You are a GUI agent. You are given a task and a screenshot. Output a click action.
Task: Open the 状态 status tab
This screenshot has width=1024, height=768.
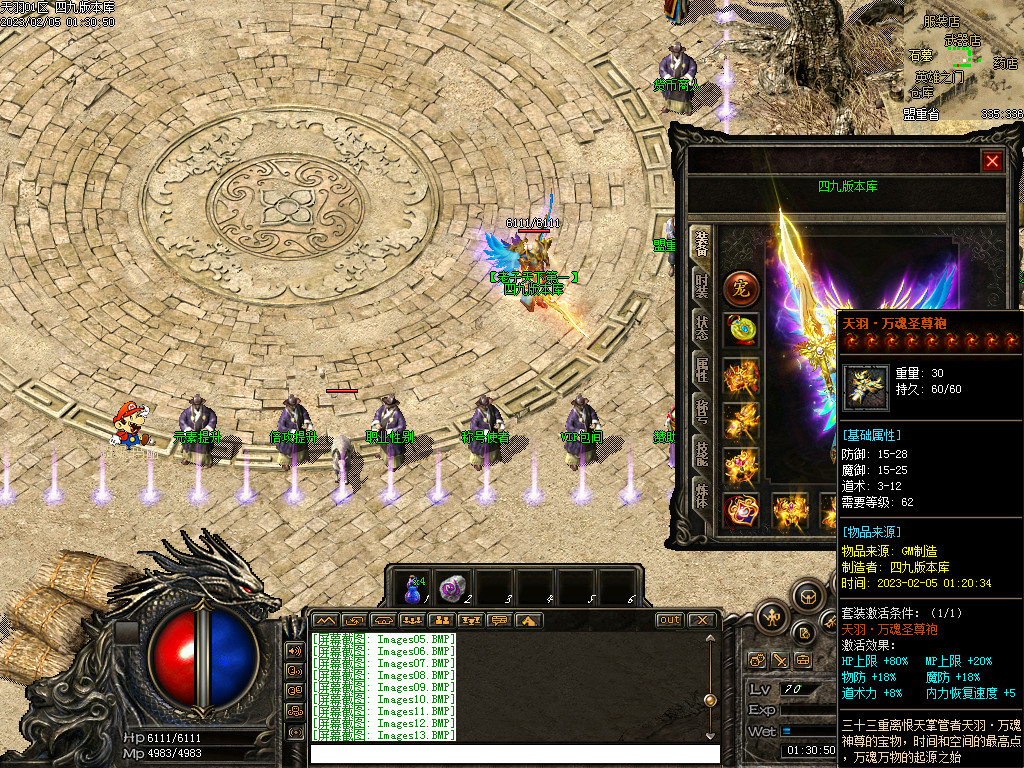click(x=702, y=327)
